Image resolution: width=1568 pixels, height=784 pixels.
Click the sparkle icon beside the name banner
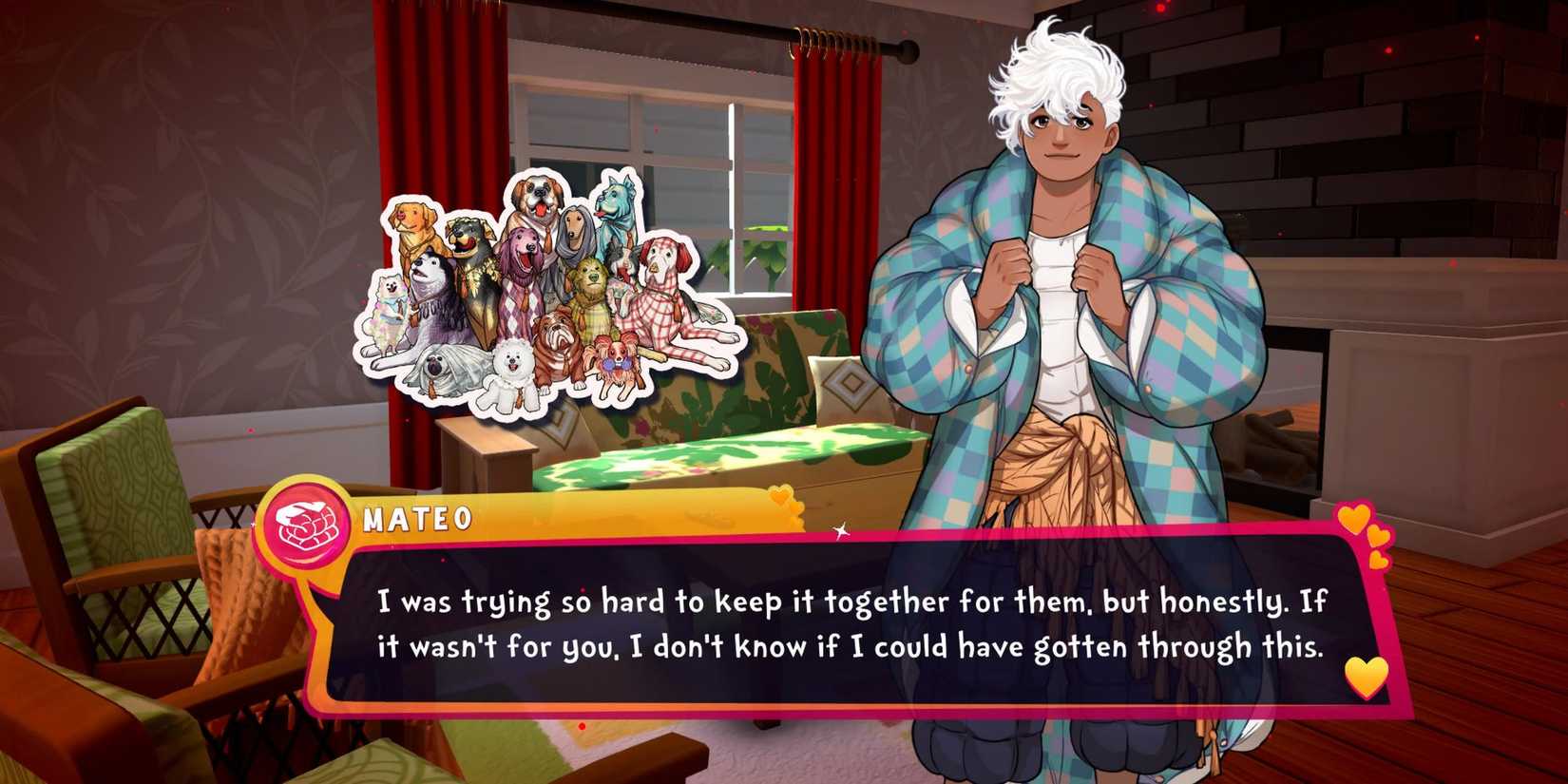pyautogui.click(x=842, y=530)
